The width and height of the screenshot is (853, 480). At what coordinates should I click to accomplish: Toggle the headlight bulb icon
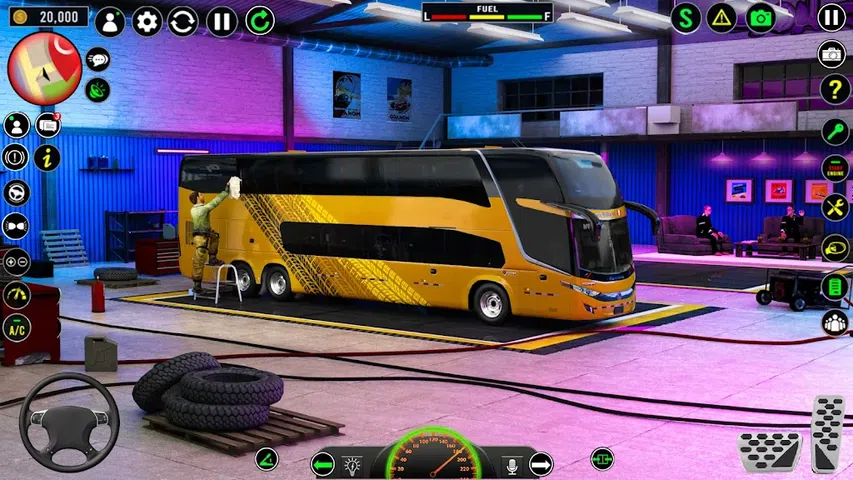coord(352,465)
